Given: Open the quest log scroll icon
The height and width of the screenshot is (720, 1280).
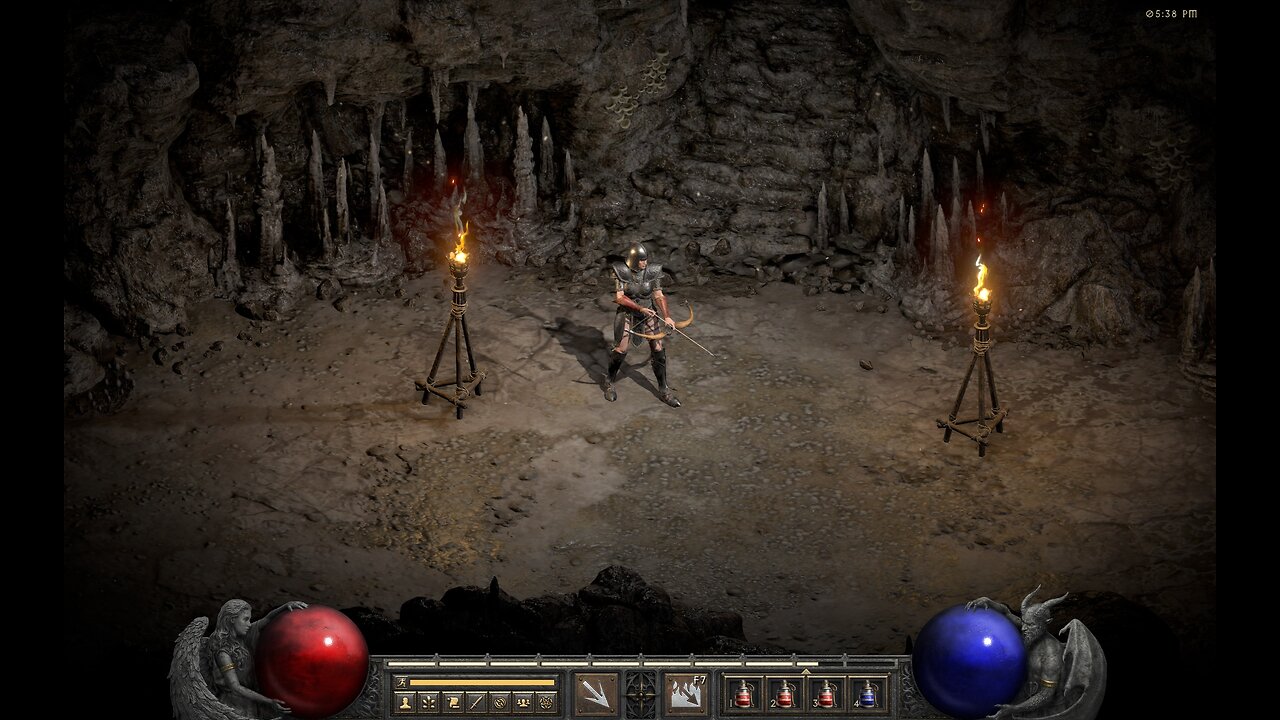Looking at the screenshot, I should pos(452,702).
